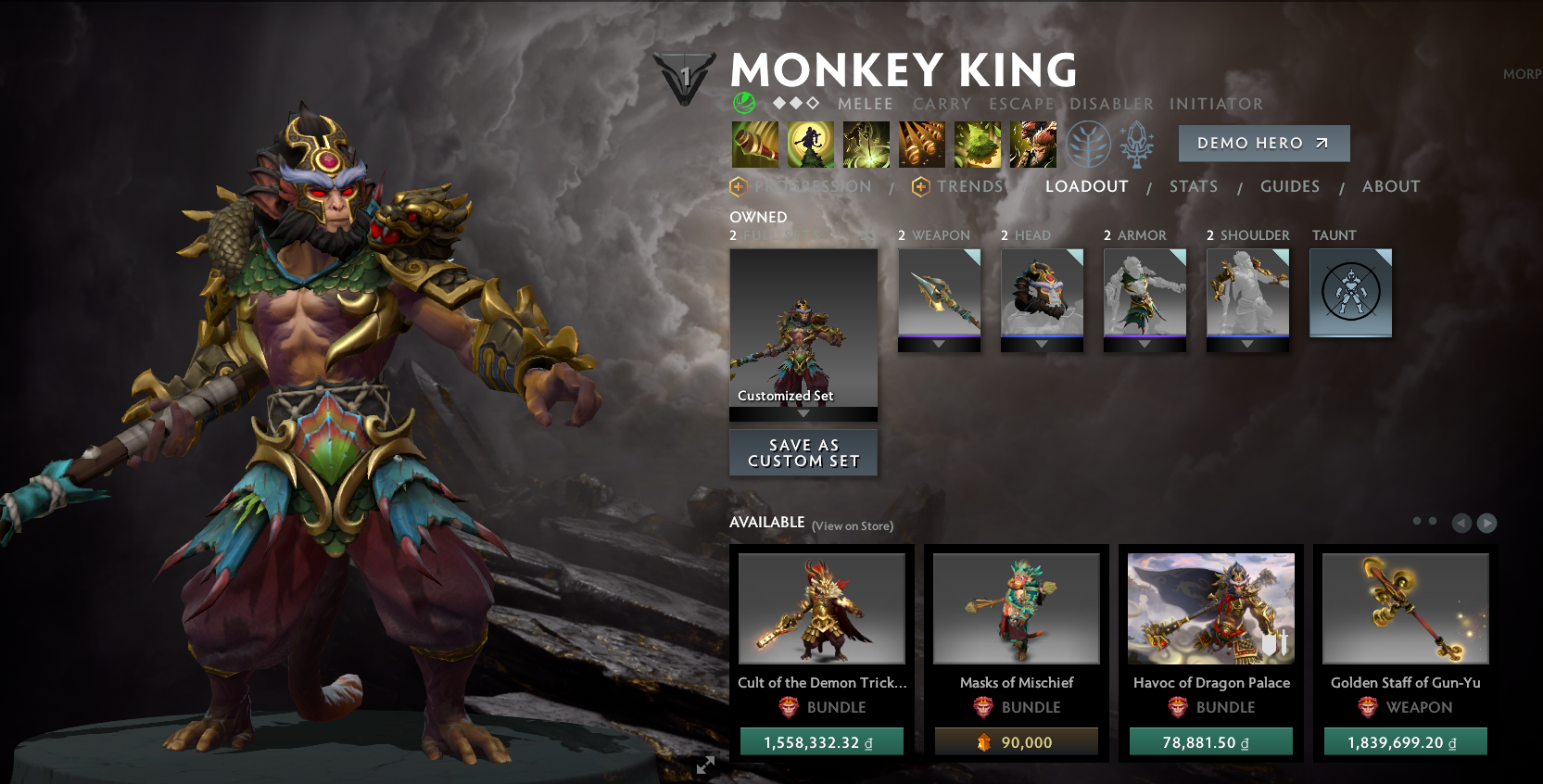Open the Masks of Mischief bundle thumbnail
Image resolution: width=1543 pixels, height=784 pixels.
tap(1016, 608)
